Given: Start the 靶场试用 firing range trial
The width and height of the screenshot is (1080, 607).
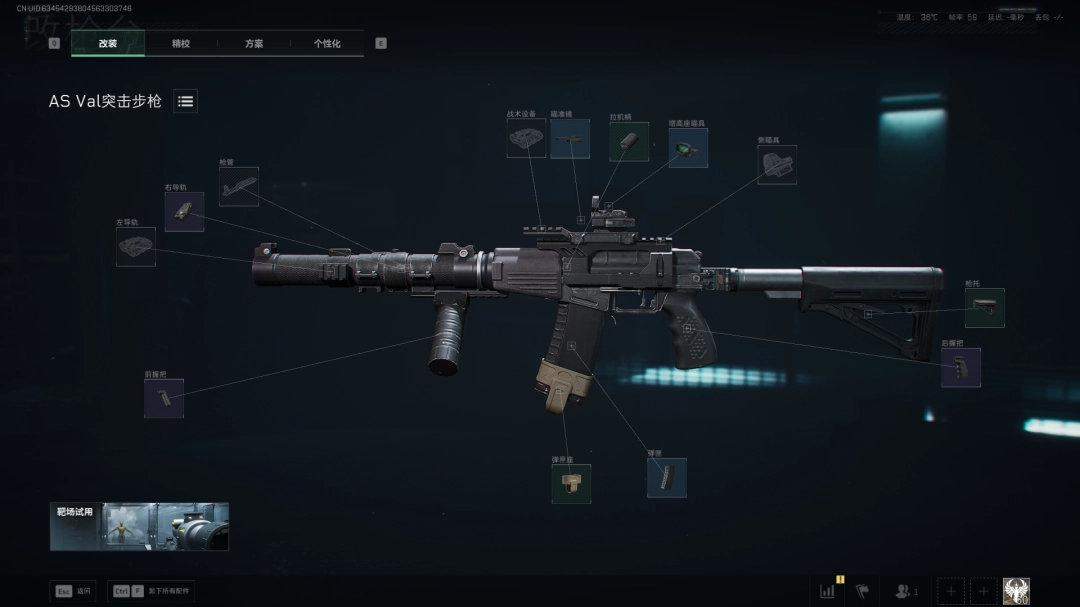Looking at the screenshot, I should click(x=139, y=526).
